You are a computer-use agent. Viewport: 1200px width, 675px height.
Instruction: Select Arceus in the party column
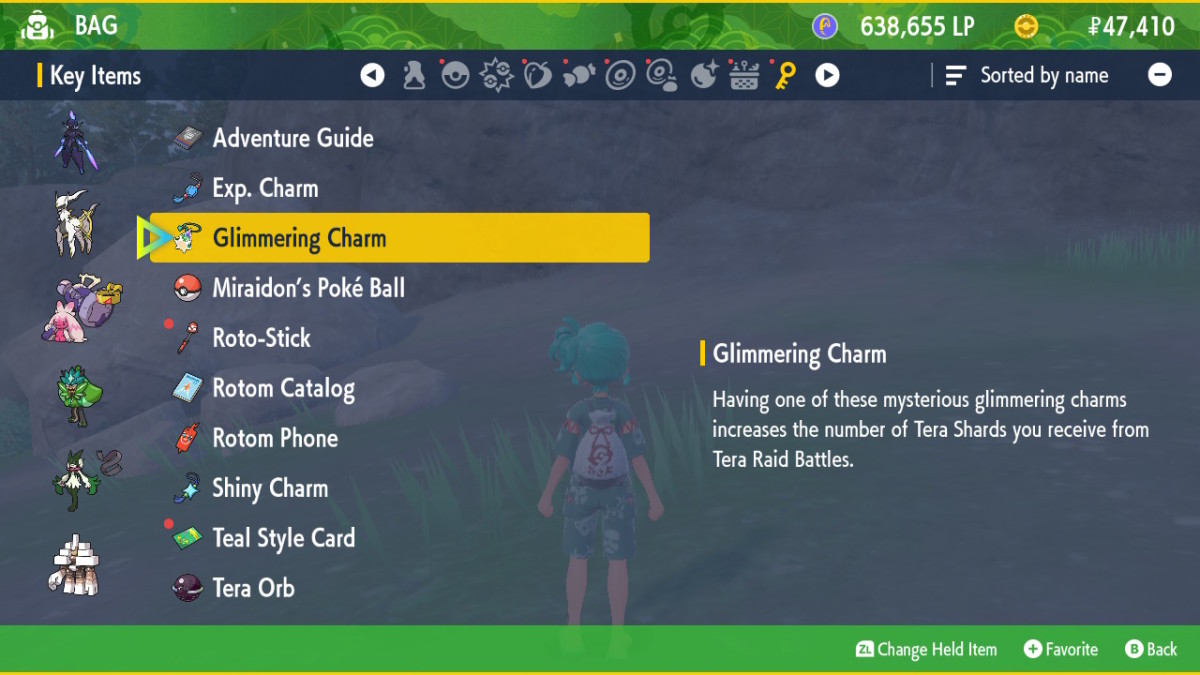pyautogui.click(x=78, y=223)
